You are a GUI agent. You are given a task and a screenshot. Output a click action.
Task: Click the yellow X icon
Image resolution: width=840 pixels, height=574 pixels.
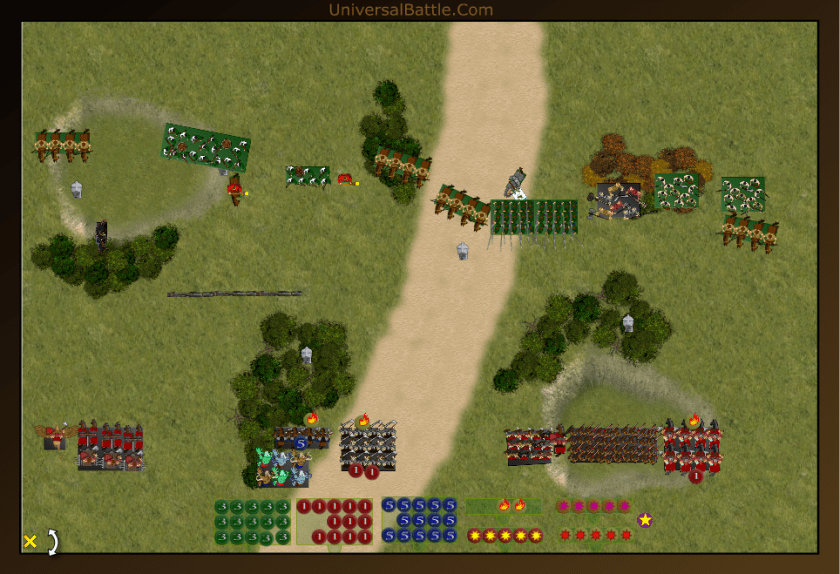pos(30,541)
